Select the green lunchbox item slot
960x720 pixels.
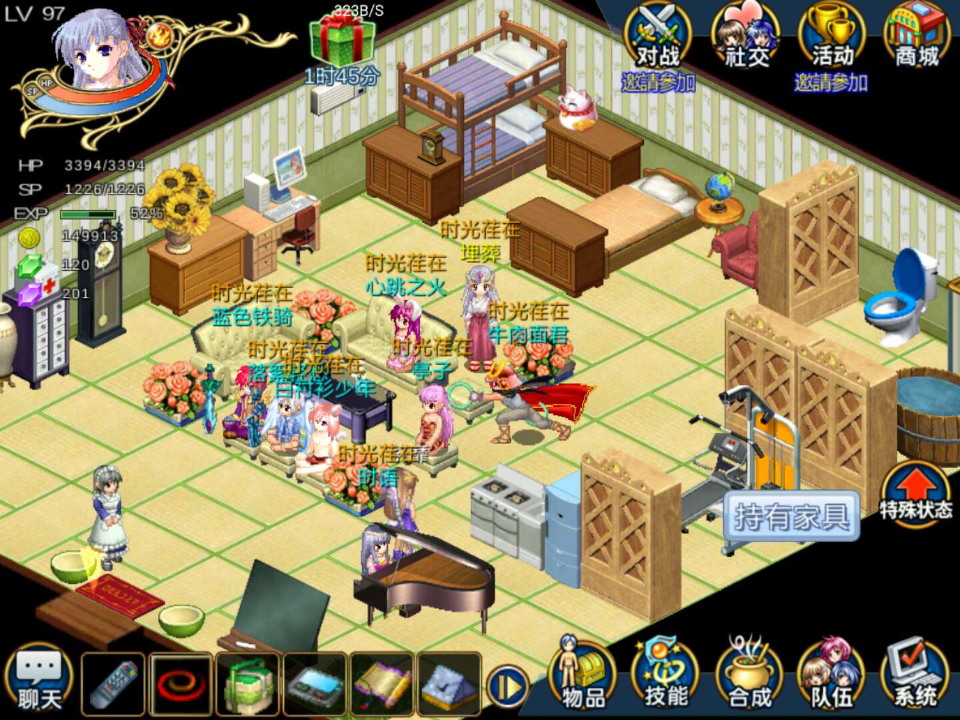[x=248, y=685]
